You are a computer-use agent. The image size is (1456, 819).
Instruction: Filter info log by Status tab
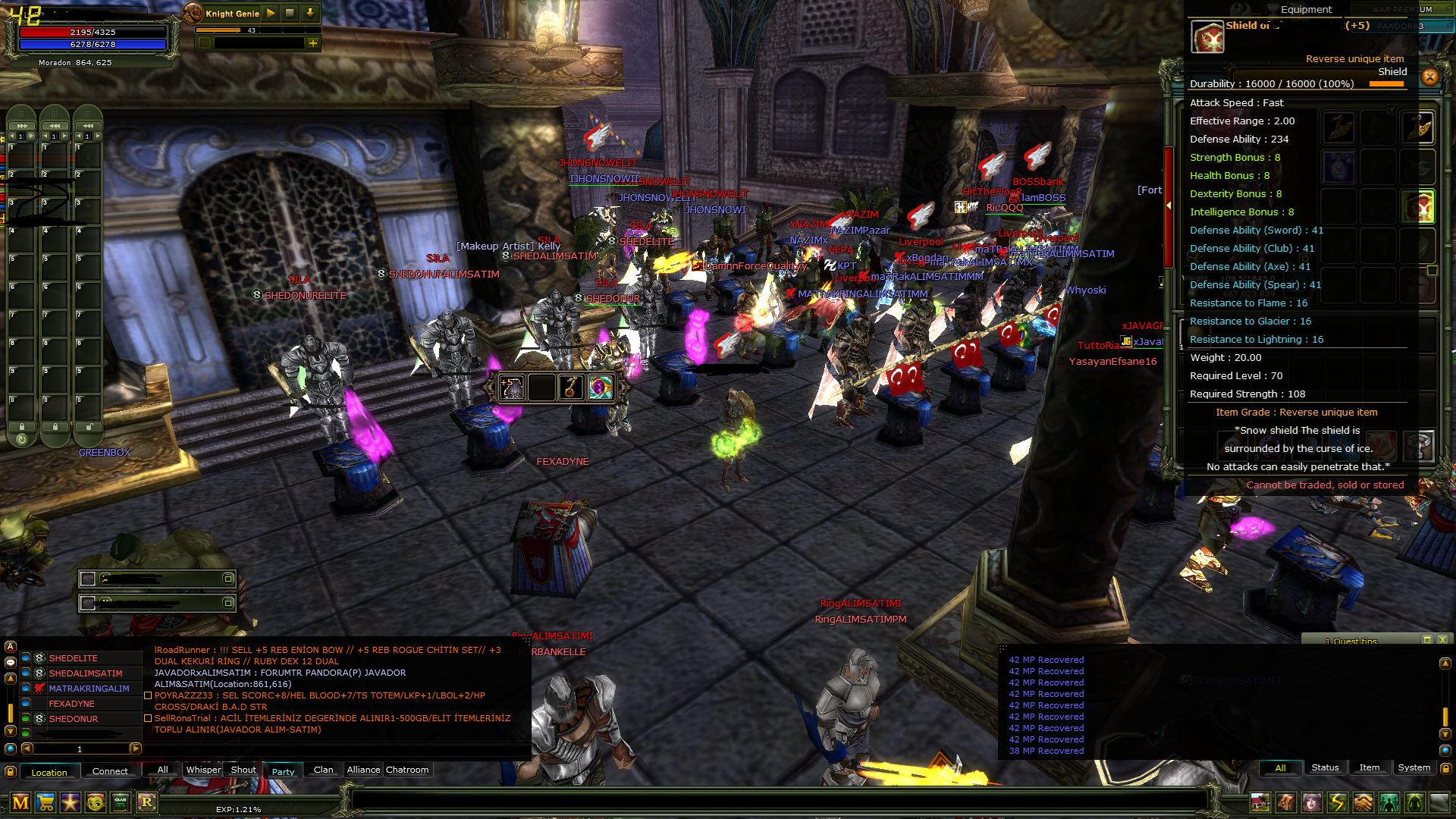coord(1325,767)
